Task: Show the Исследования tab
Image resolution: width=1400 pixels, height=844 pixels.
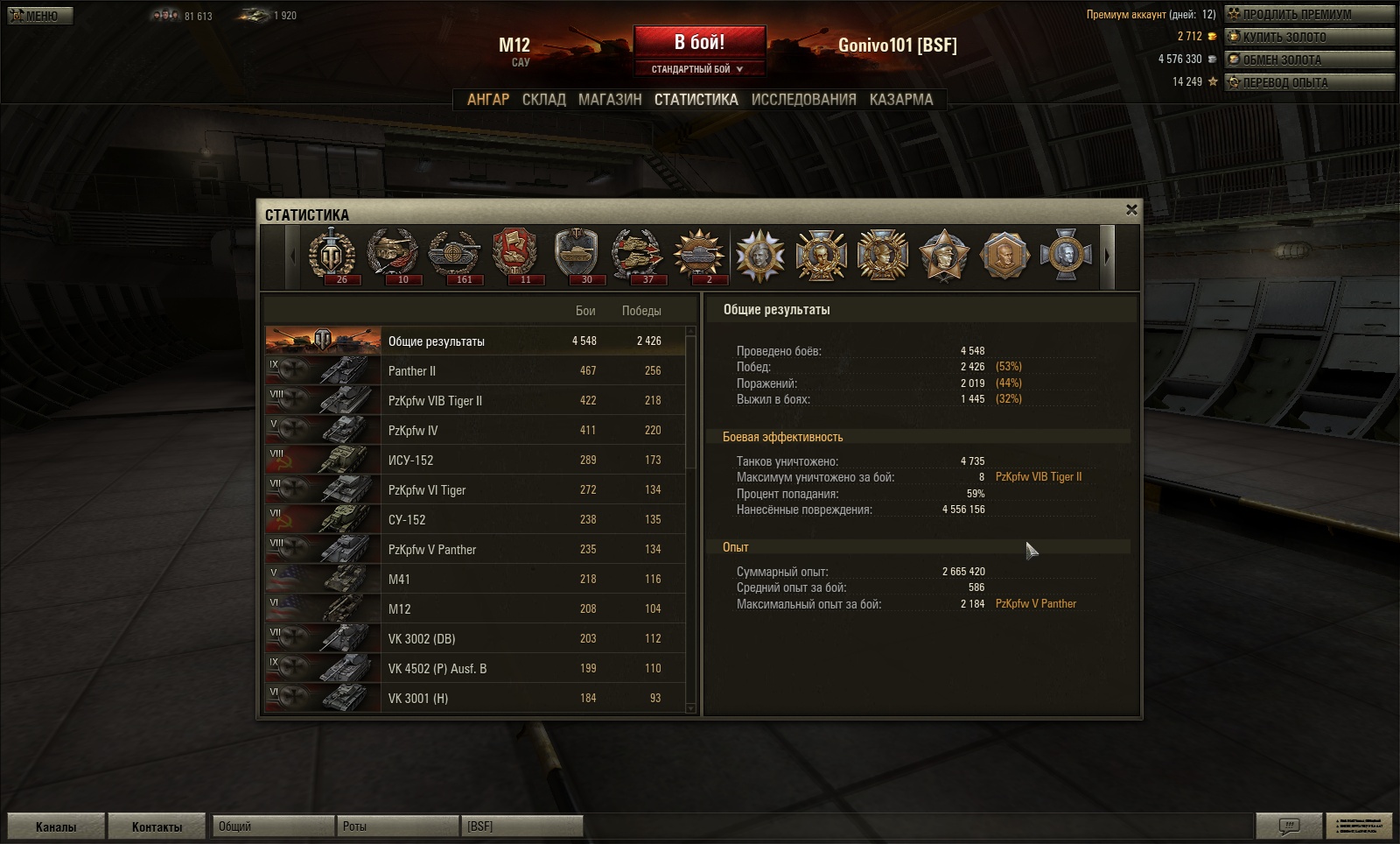Action: coord(803,100)
